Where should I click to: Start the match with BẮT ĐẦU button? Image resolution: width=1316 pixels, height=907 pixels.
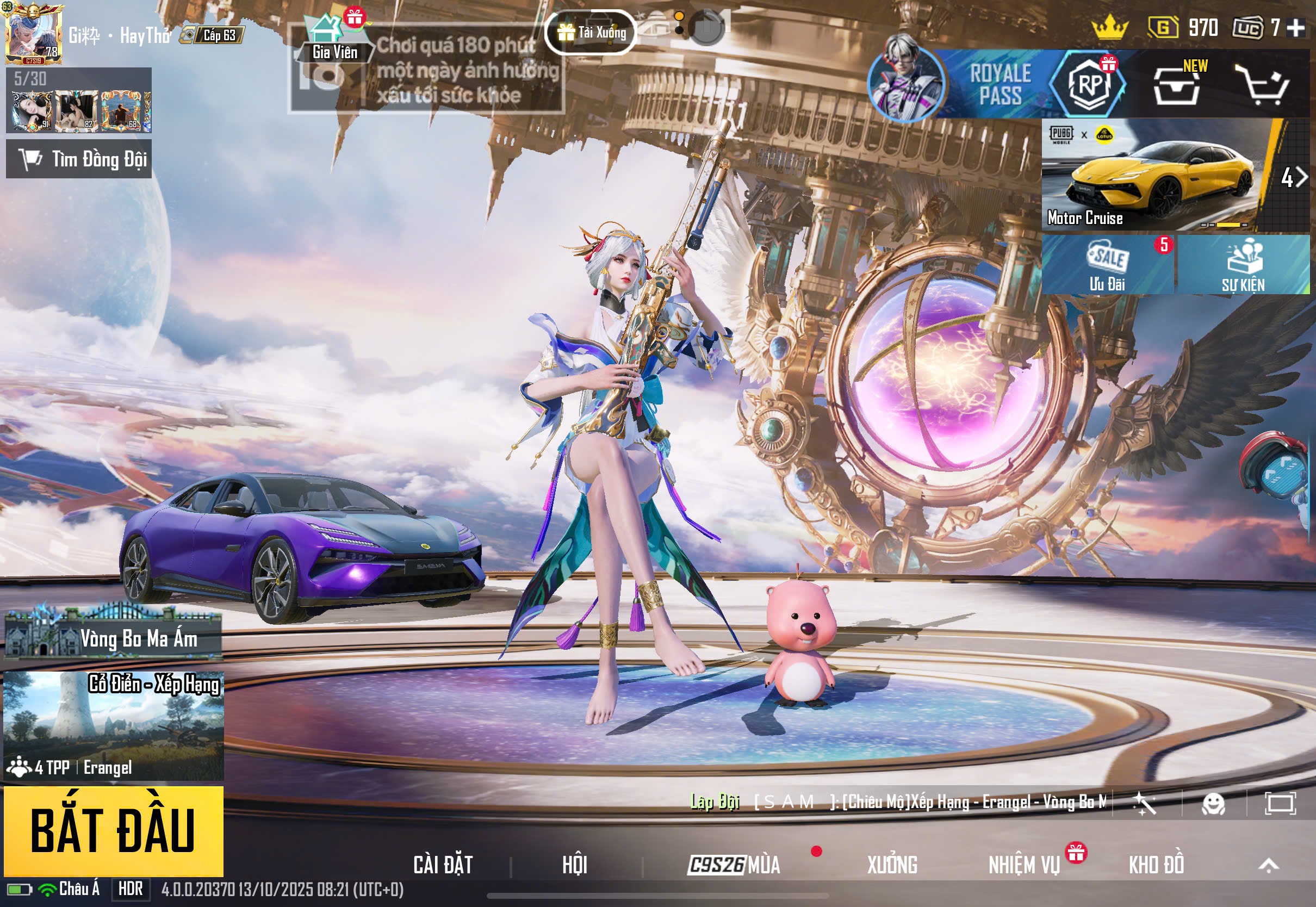[x=113, y=830]
